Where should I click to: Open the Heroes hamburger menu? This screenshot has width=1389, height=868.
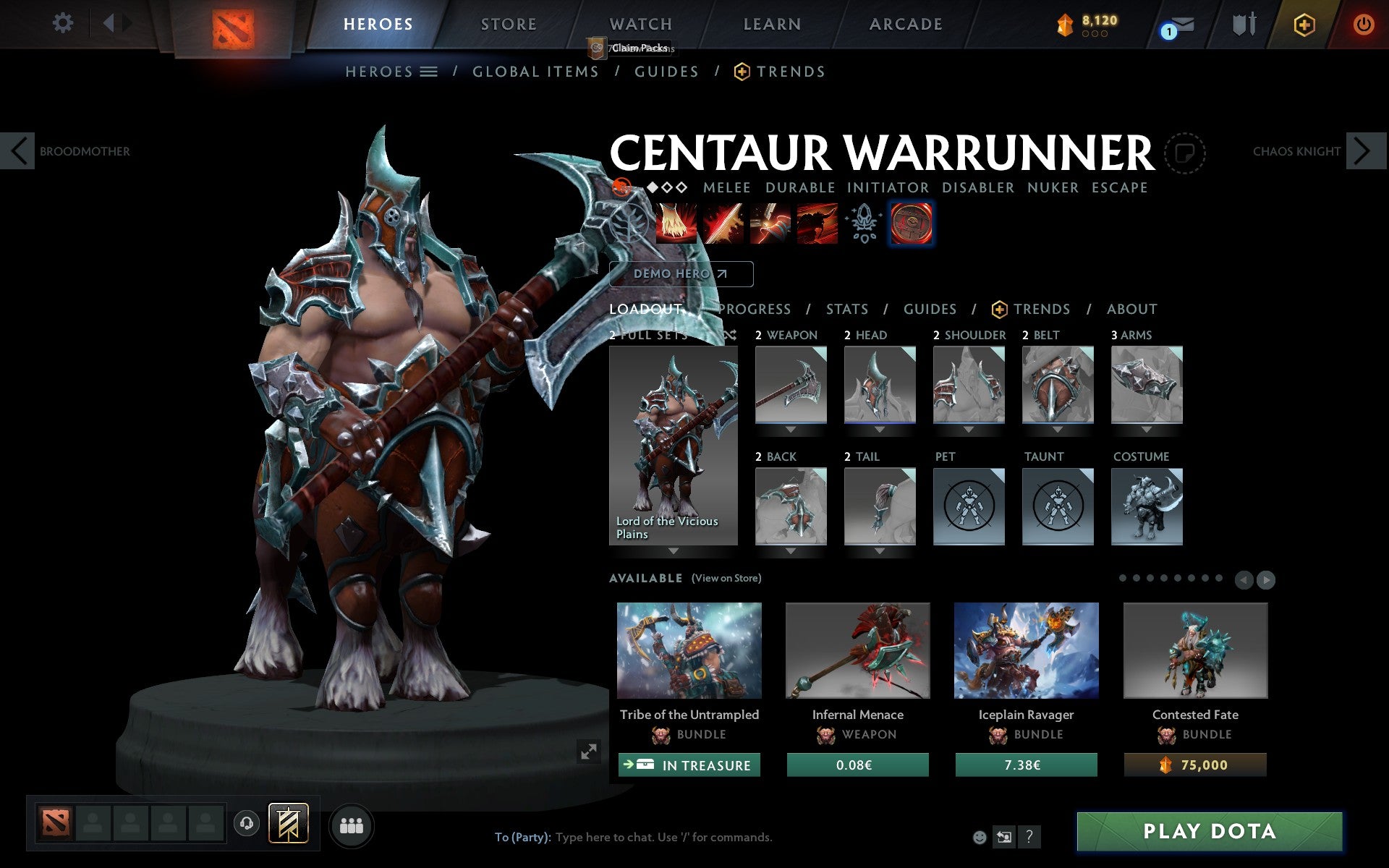[430, 72]
